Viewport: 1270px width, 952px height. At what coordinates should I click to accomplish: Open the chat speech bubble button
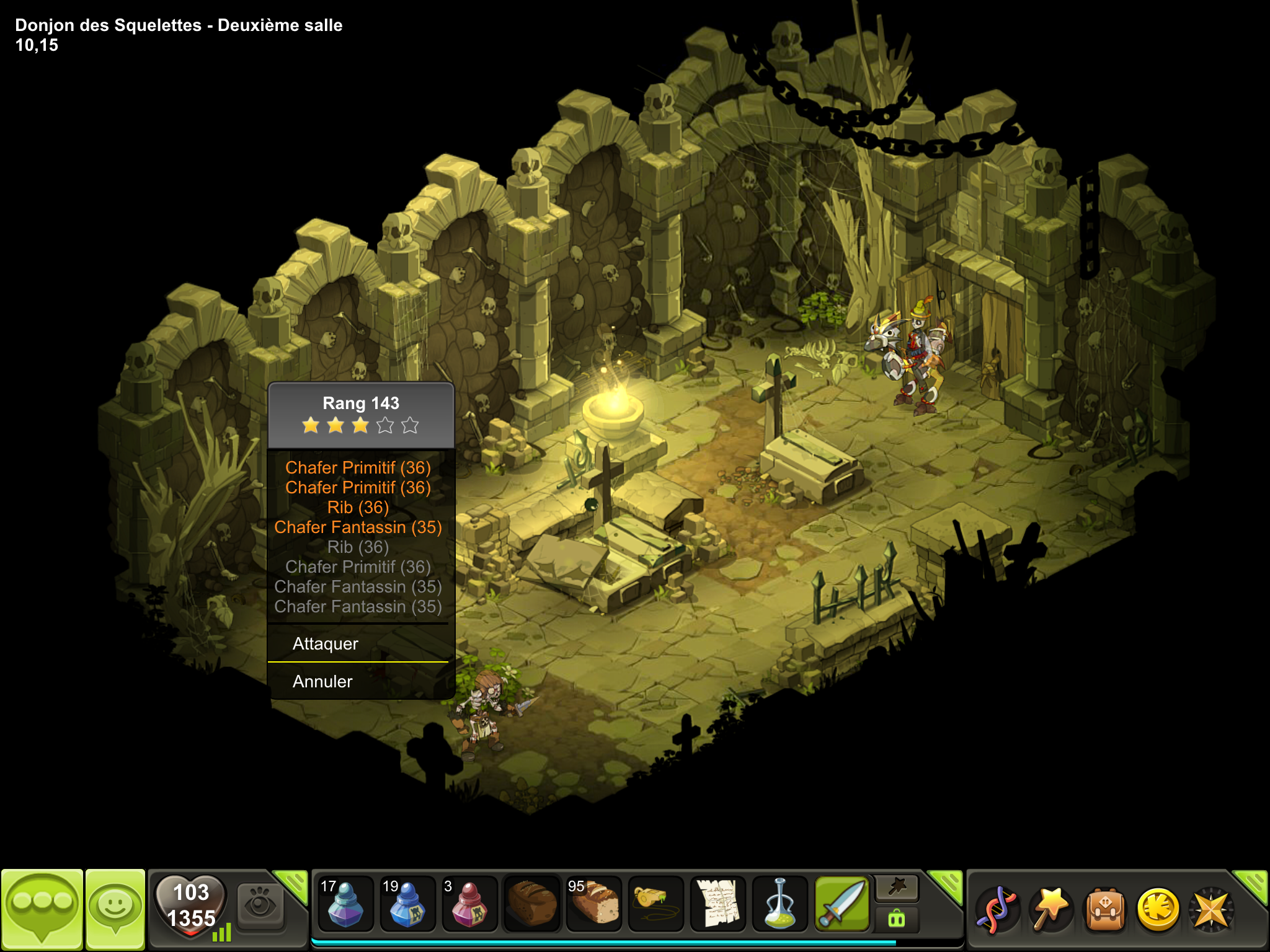pyautogui.click(x=42, y=909)
